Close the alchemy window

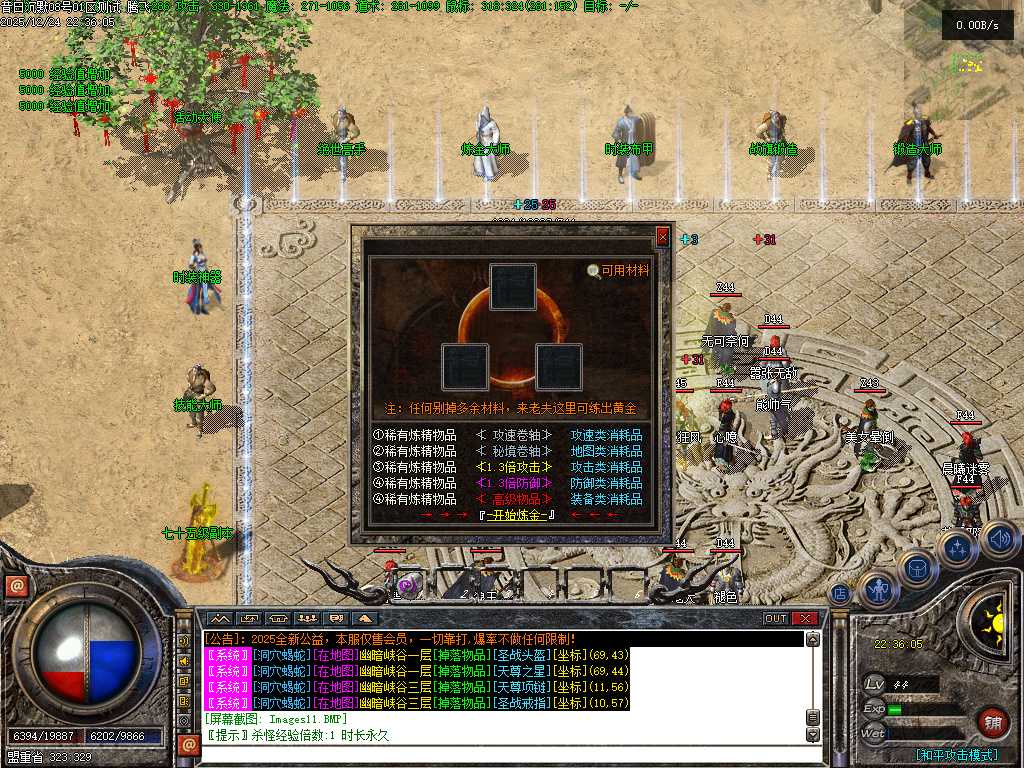coord(662,237)
